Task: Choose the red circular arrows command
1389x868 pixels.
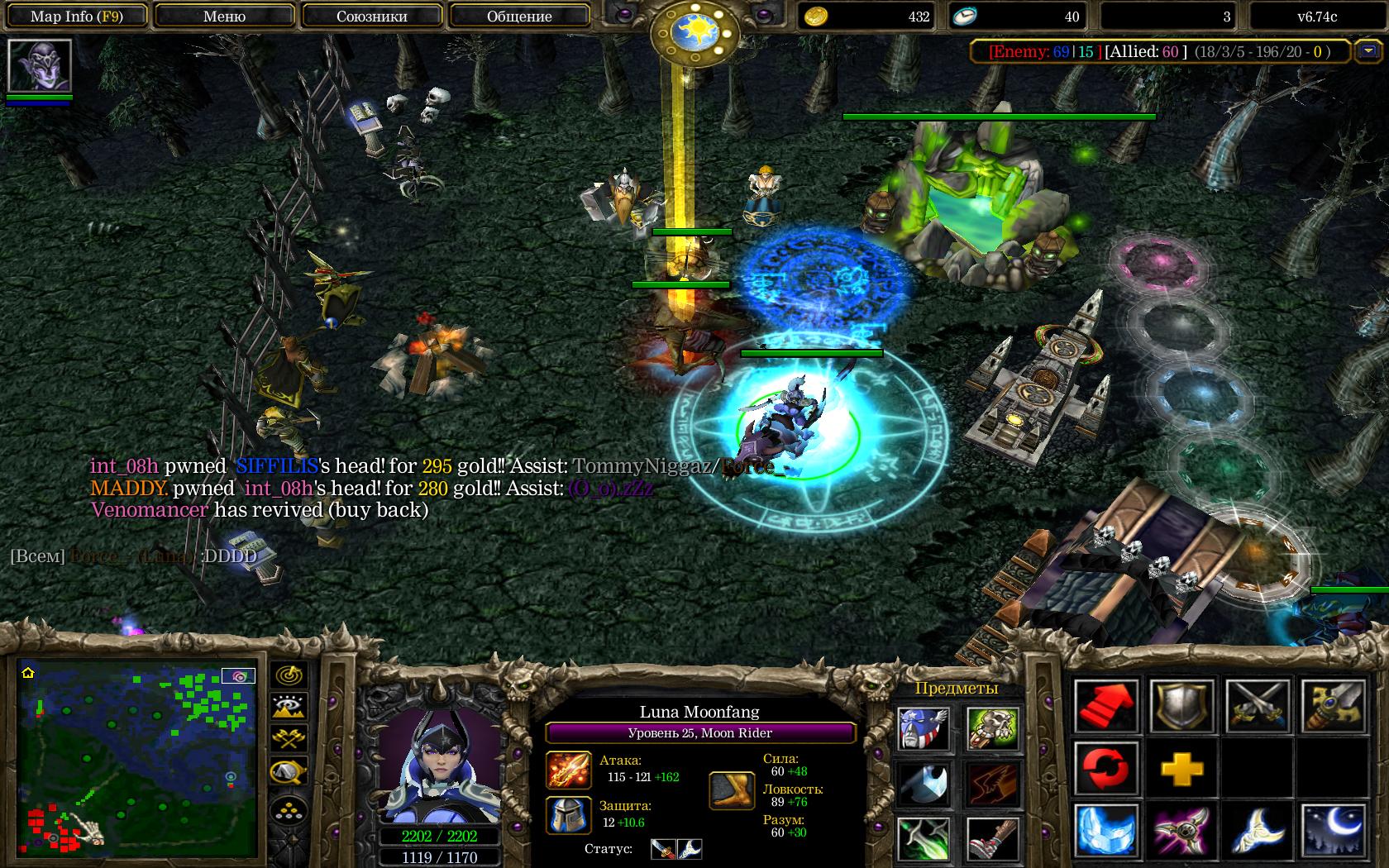Action: tap(1107, 768)
